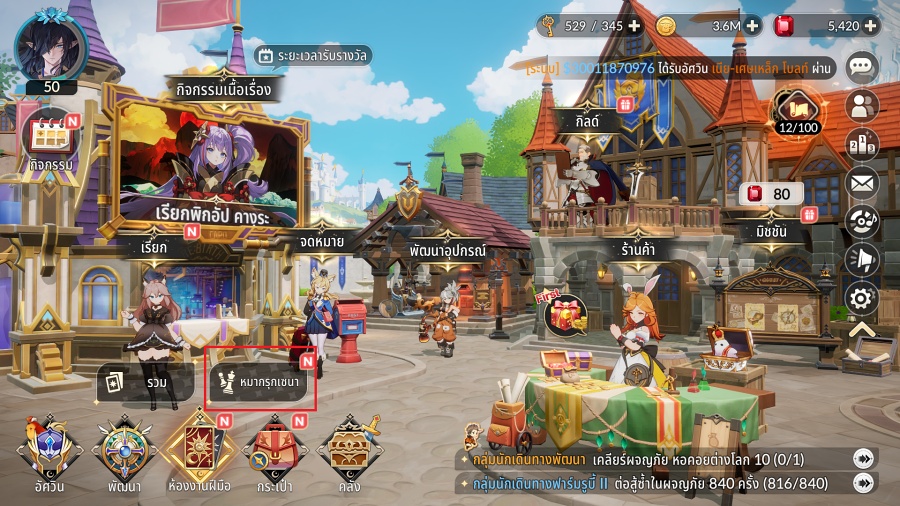Open the อัศวิน knights menu
This screenshot has height=506, width=900.
point(49,455)
